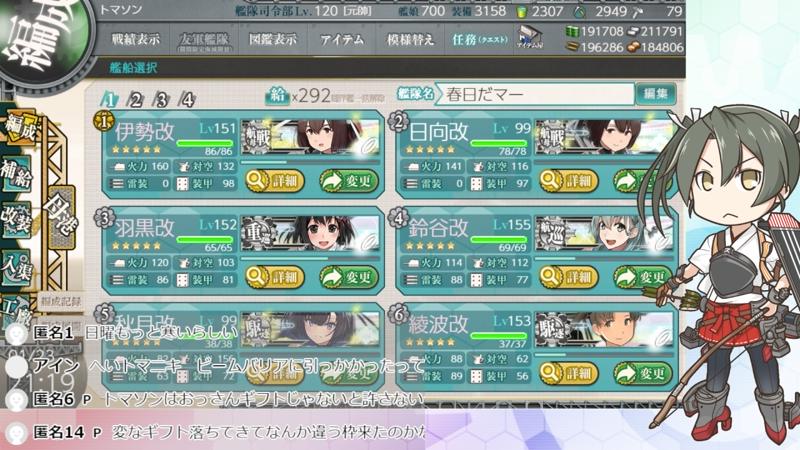800x450 pixels.
Task: Open the item shop icon
Action: point(530,40)
